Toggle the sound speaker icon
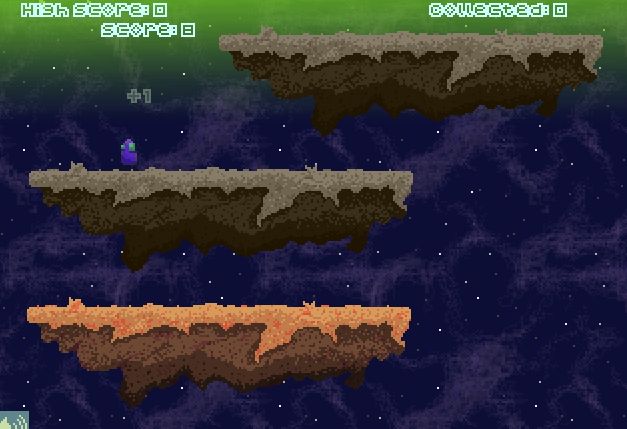The width and height of the screenshot is (627, 429). coord(13,419)
